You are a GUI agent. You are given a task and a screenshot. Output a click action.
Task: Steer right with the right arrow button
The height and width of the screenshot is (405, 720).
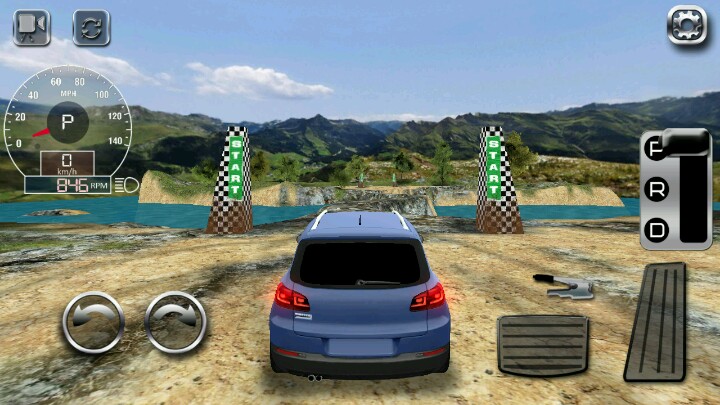tap(176, 323)
